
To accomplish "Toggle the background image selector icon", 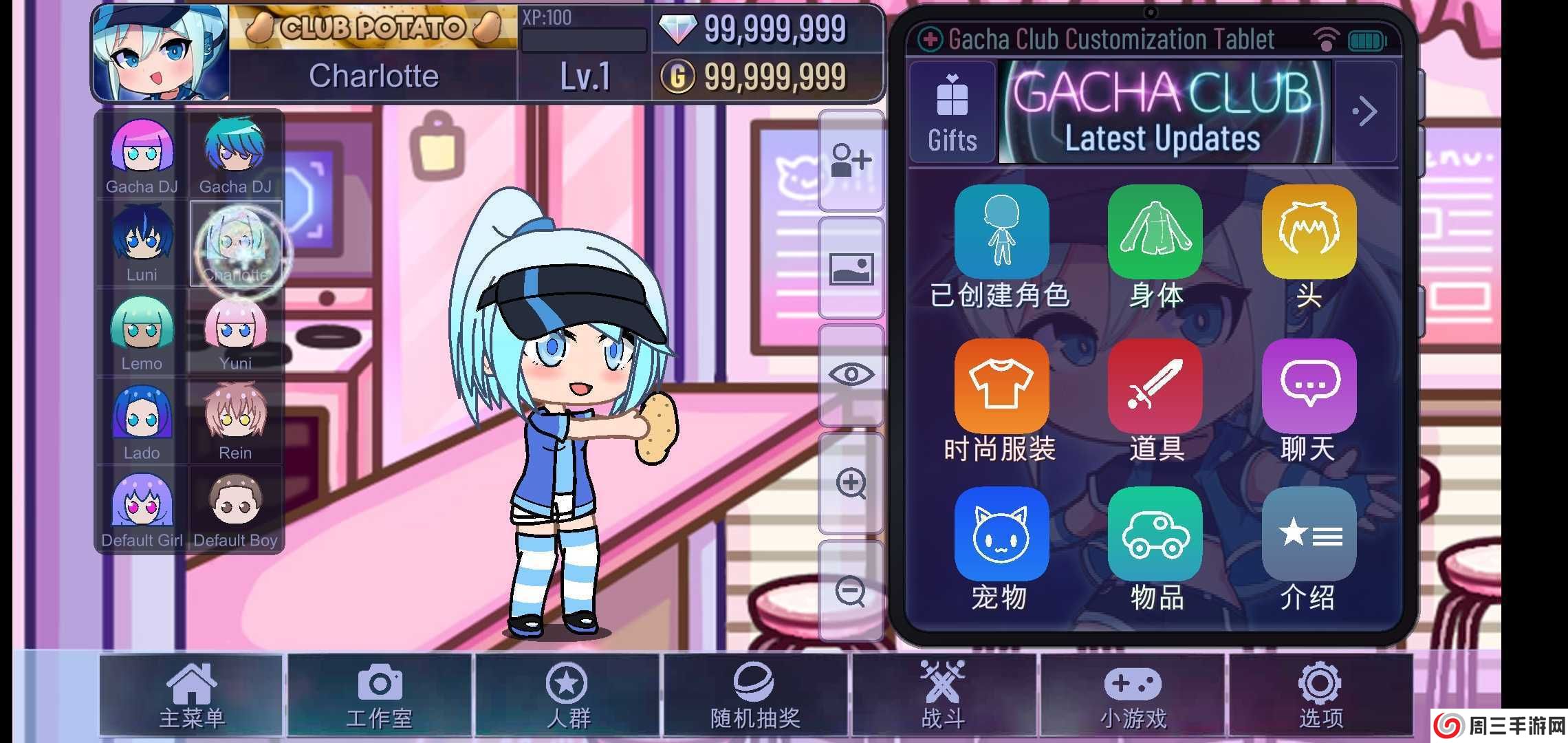I will 851,268.
